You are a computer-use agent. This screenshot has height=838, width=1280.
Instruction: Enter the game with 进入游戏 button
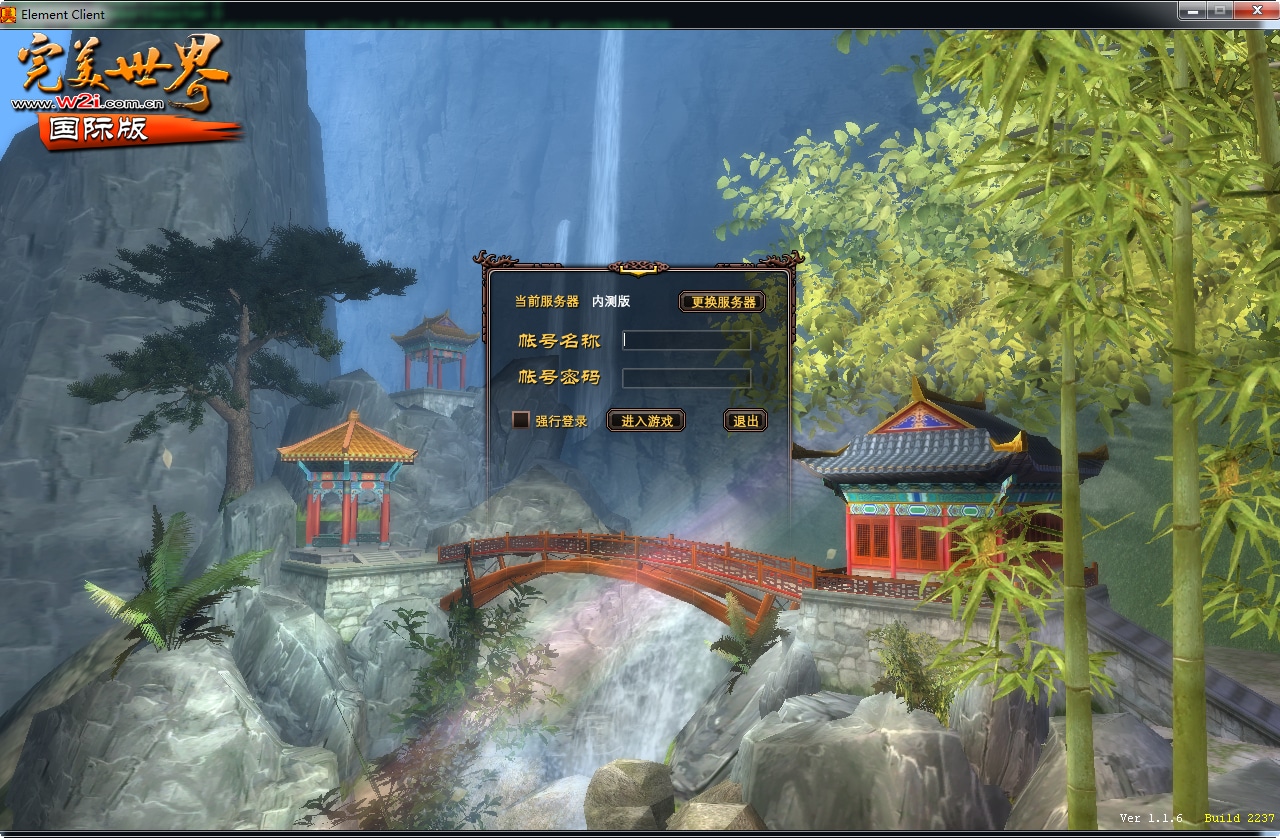[x=646, y=421]
